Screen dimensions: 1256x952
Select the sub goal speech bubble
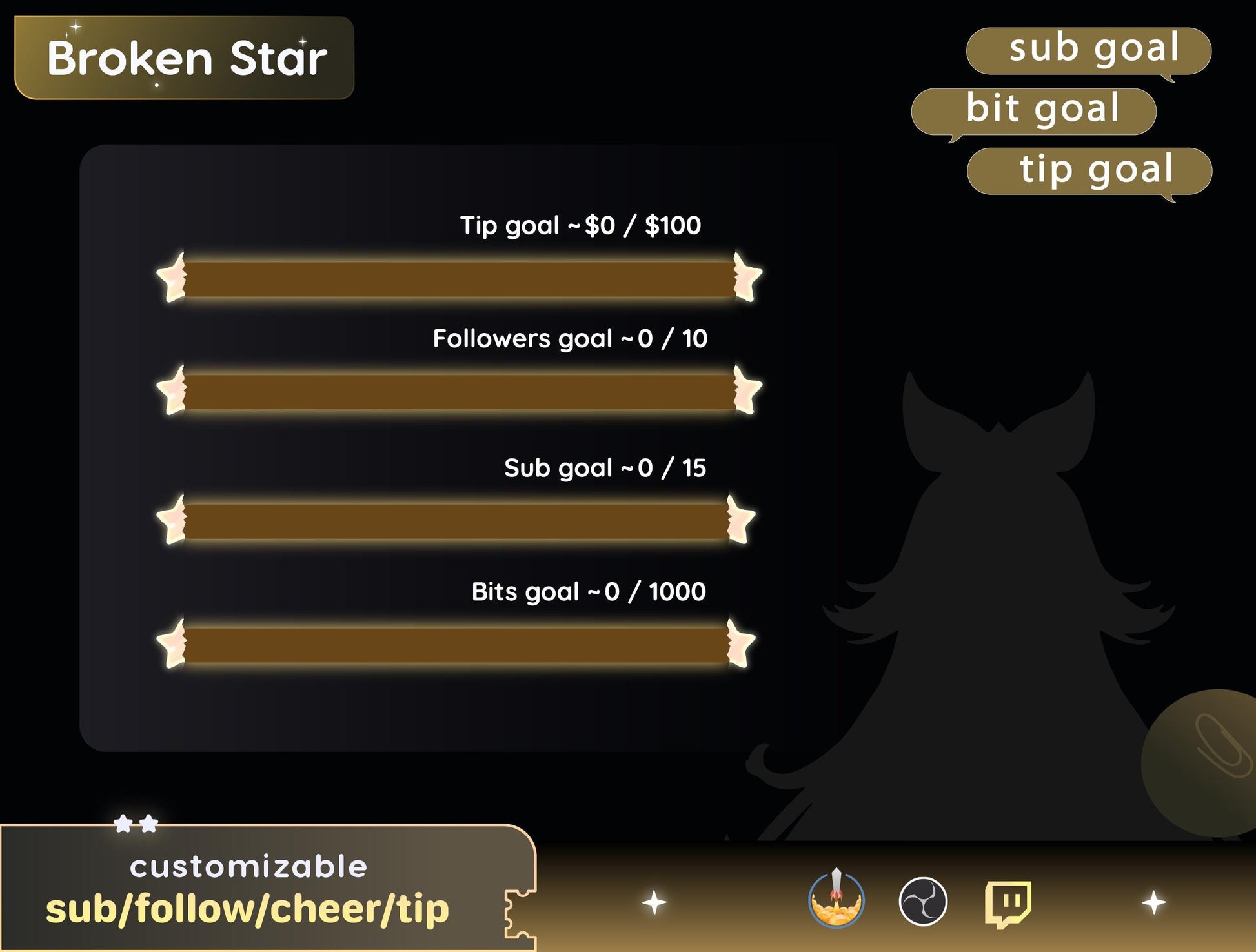pos(1088,50)
